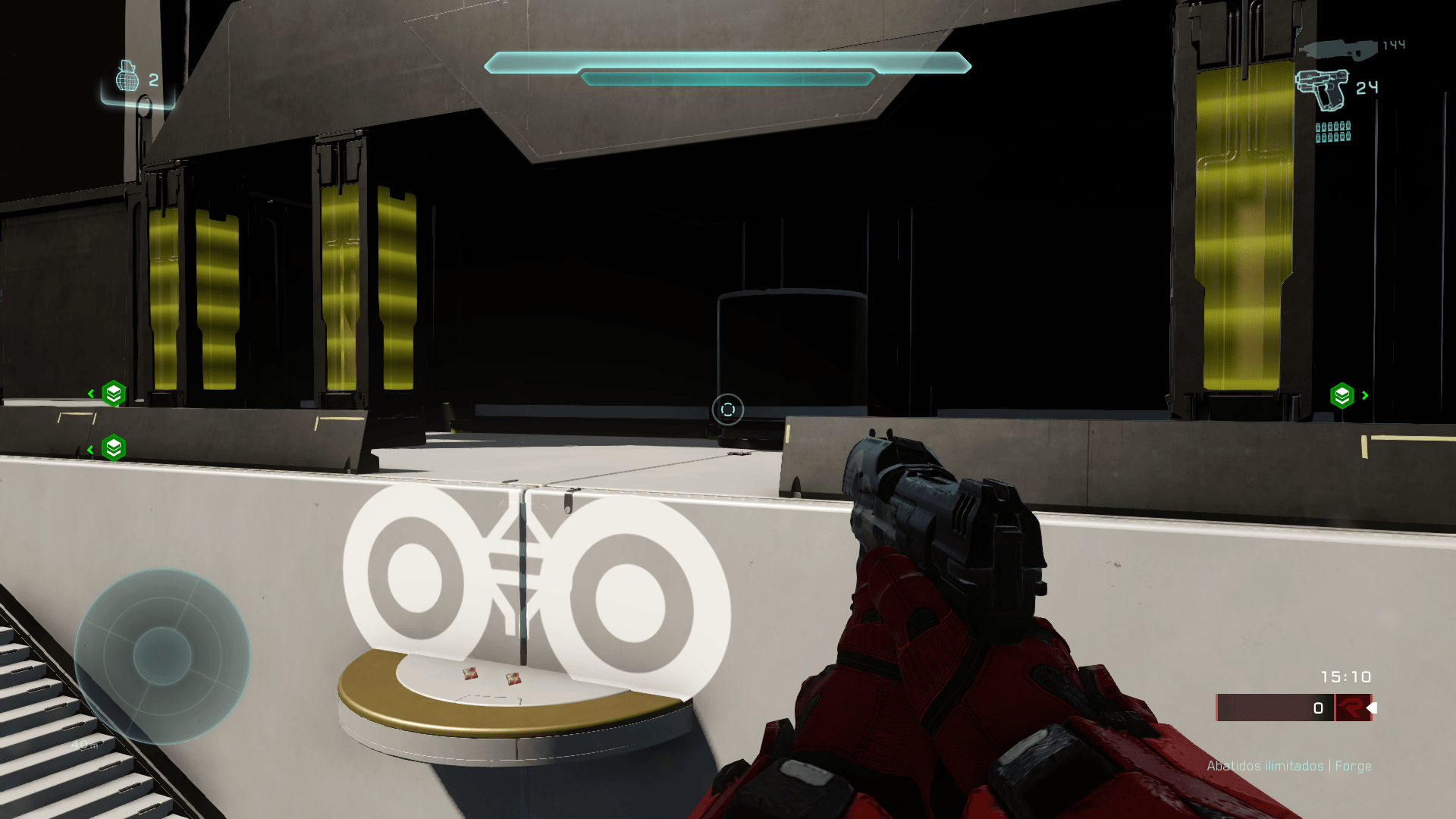Expand the left marker chevron arrow
Image resolution: width=1456 pixels, height=819 pixels.
[91, 392]
